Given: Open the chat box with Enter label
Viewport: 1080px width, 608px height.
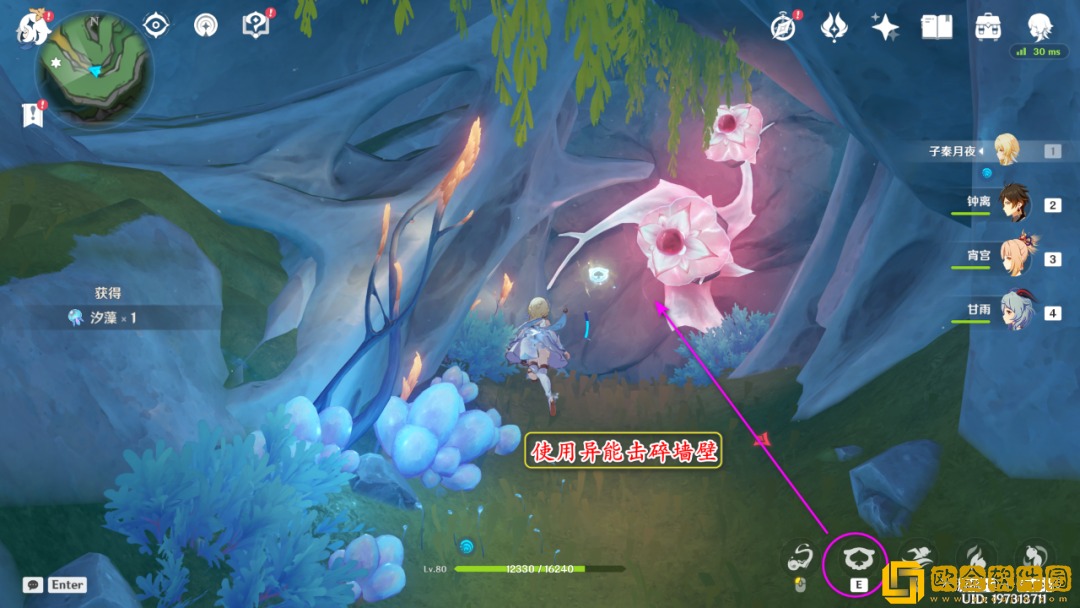Looking at the screenshot, I should 55,585.
